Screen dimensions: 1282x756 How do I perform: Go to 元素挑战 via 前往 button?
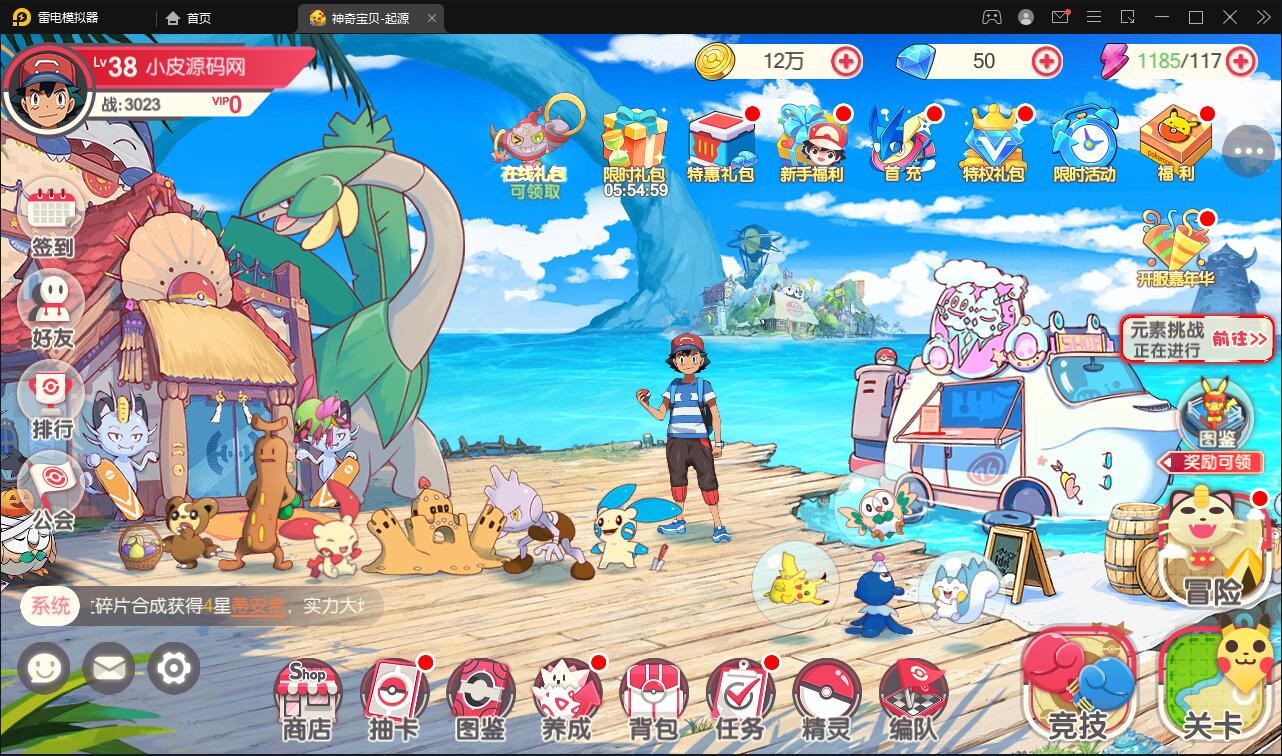(1240, 339)
